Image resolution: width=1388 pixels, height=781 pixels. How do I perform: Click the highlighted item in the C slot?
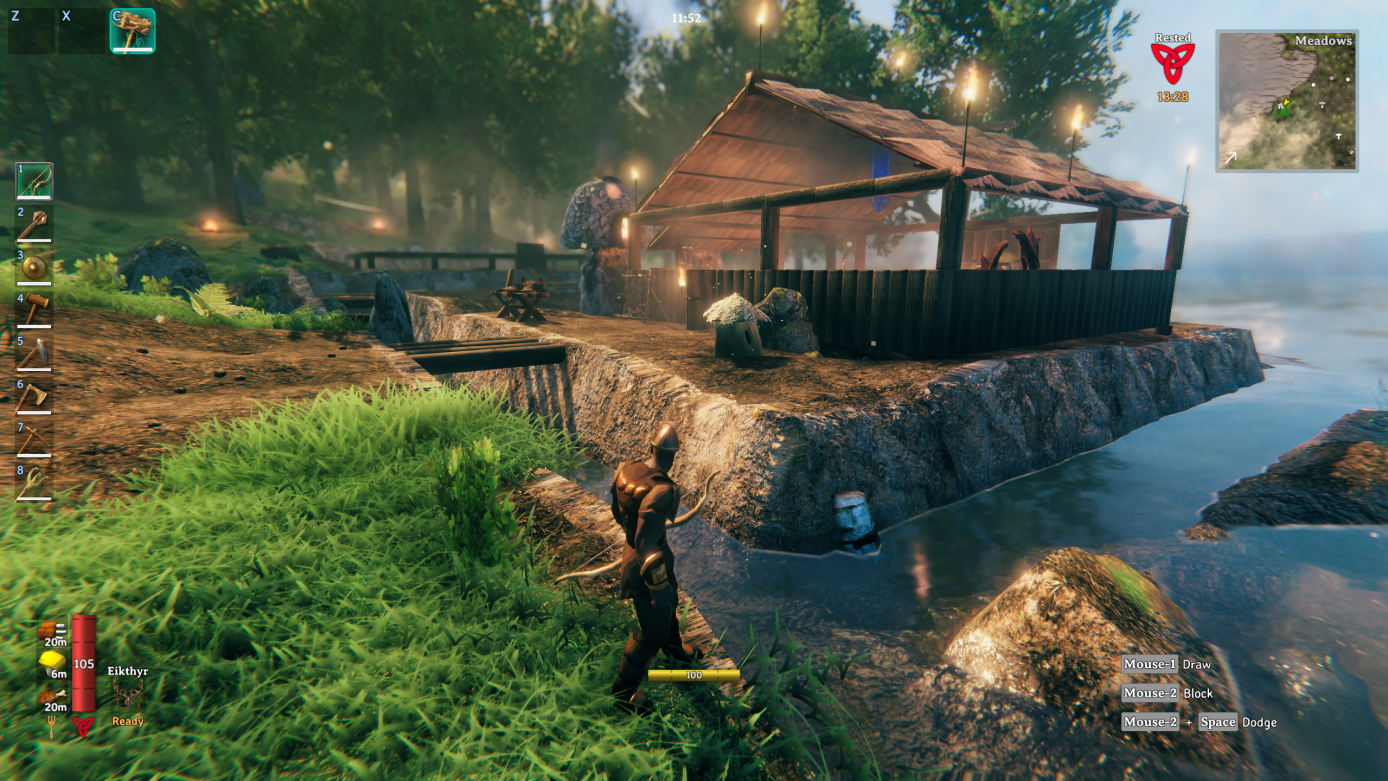pyautogui.click(x=132, y=31)
